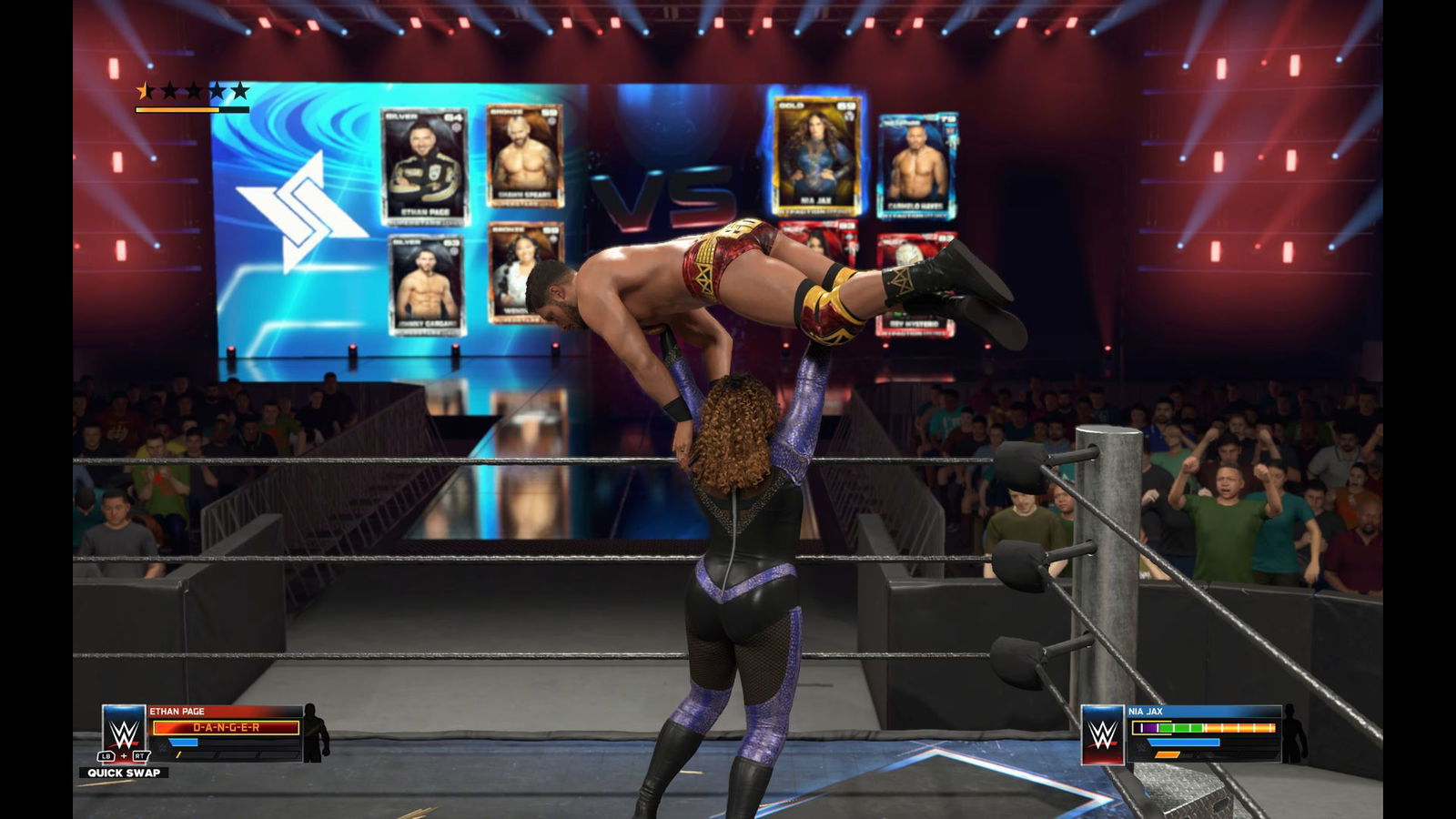Viewport: 1456px width, 819px height.
Task: Click Nia Jax's WWE logo portrait
Action: (x=1103, y=733)
